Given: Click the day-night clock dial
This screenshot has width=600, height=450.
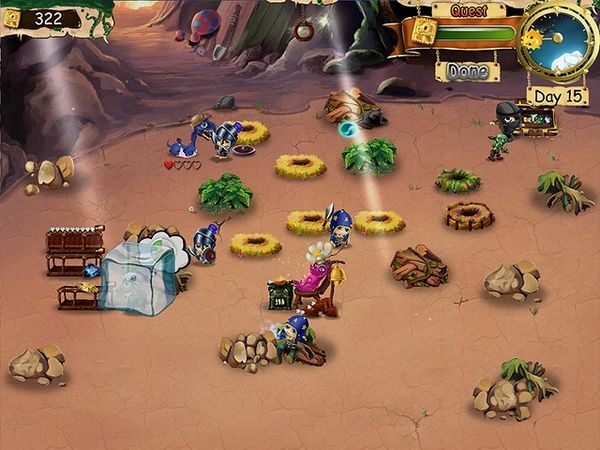Looking at the screenshot, I should pos(559,42).
